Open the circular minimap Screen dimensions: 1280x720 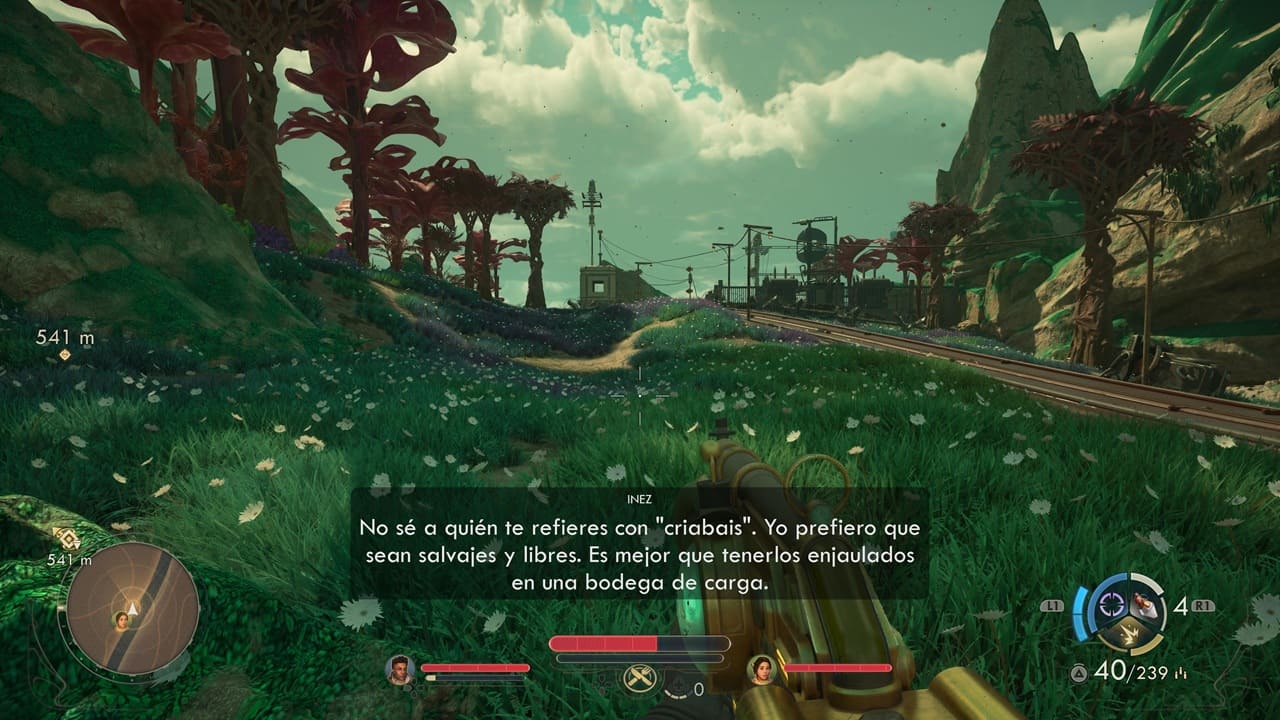131,610
